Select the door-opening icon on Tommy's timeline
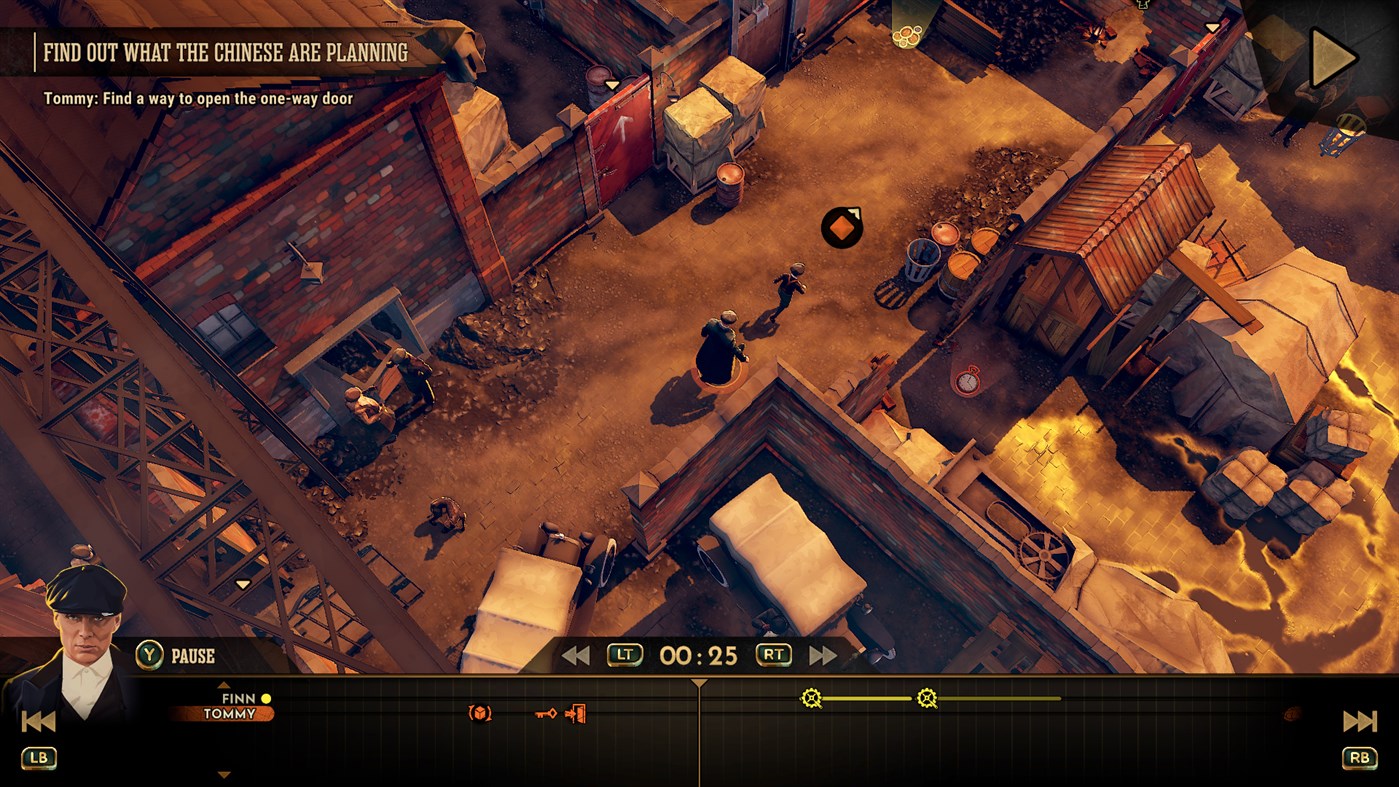The width and height of the screenshot is (1399, 787). [575, 713]
